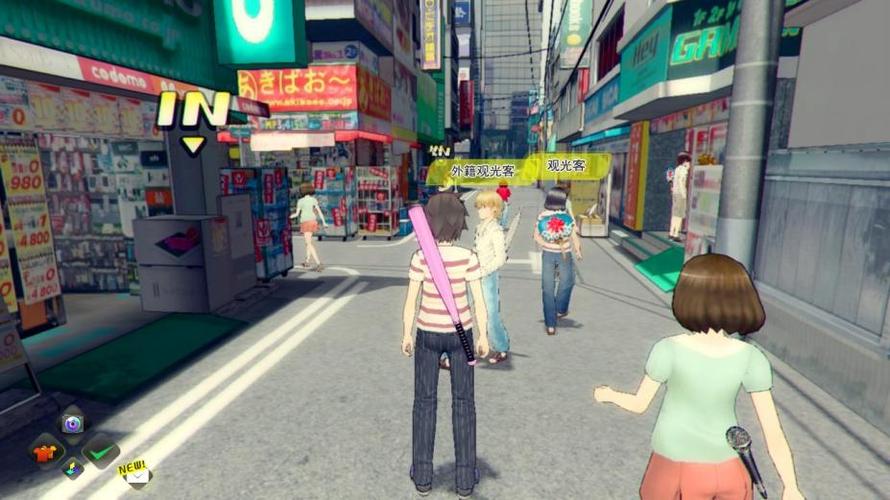
Task: Select the small teal and yellow quick-menu icon
Action: [x=72, y=467]
